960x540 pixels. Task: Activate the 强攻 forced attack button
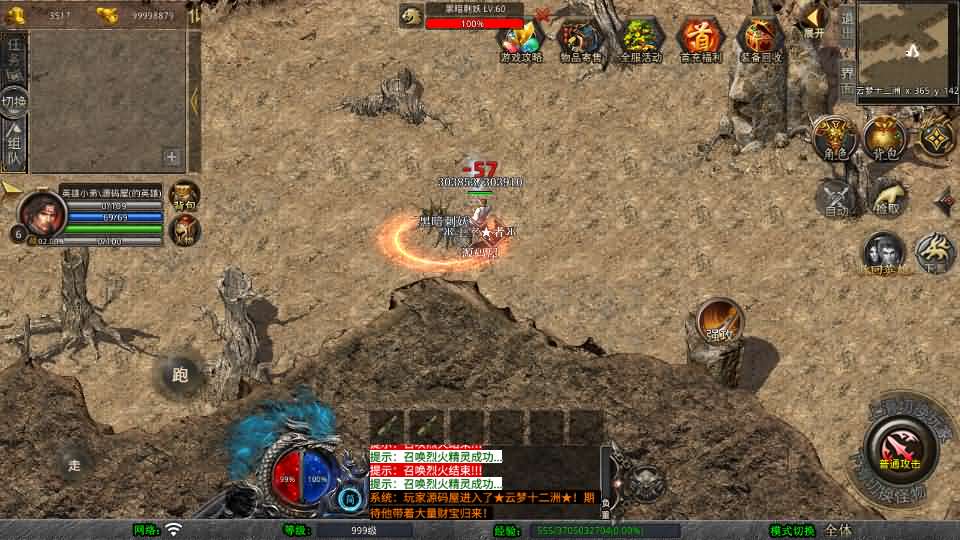tap(720, 321)
